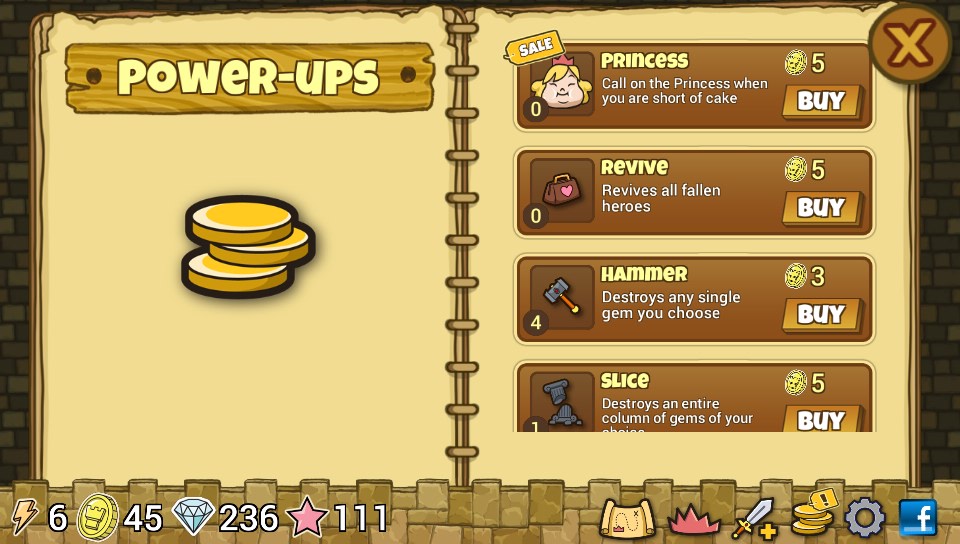Viewport: 960px width, 544px height.
Task: Buy the Hammer power-up
Action: (x=821, y=314)
